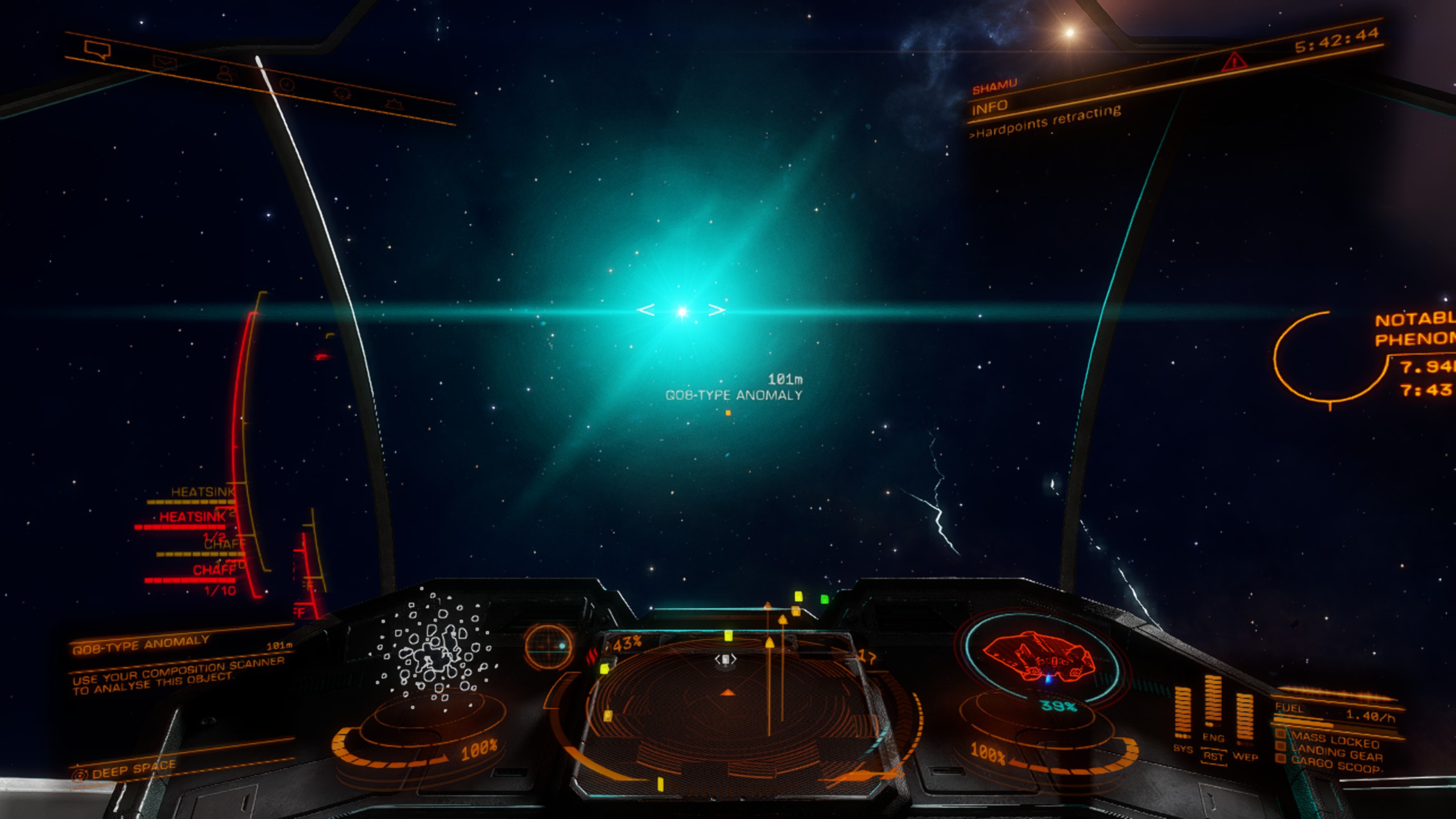Boost the SYS power distributor column

pos(1182,714)
